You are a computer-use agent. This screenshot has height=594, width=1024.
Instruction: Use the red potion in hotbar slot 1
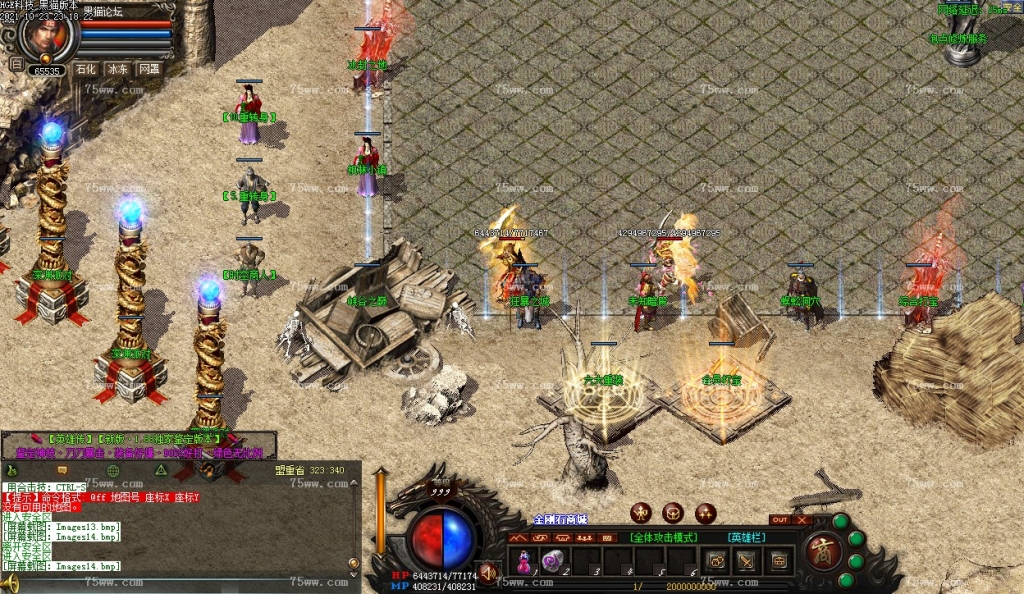(524, 561)
